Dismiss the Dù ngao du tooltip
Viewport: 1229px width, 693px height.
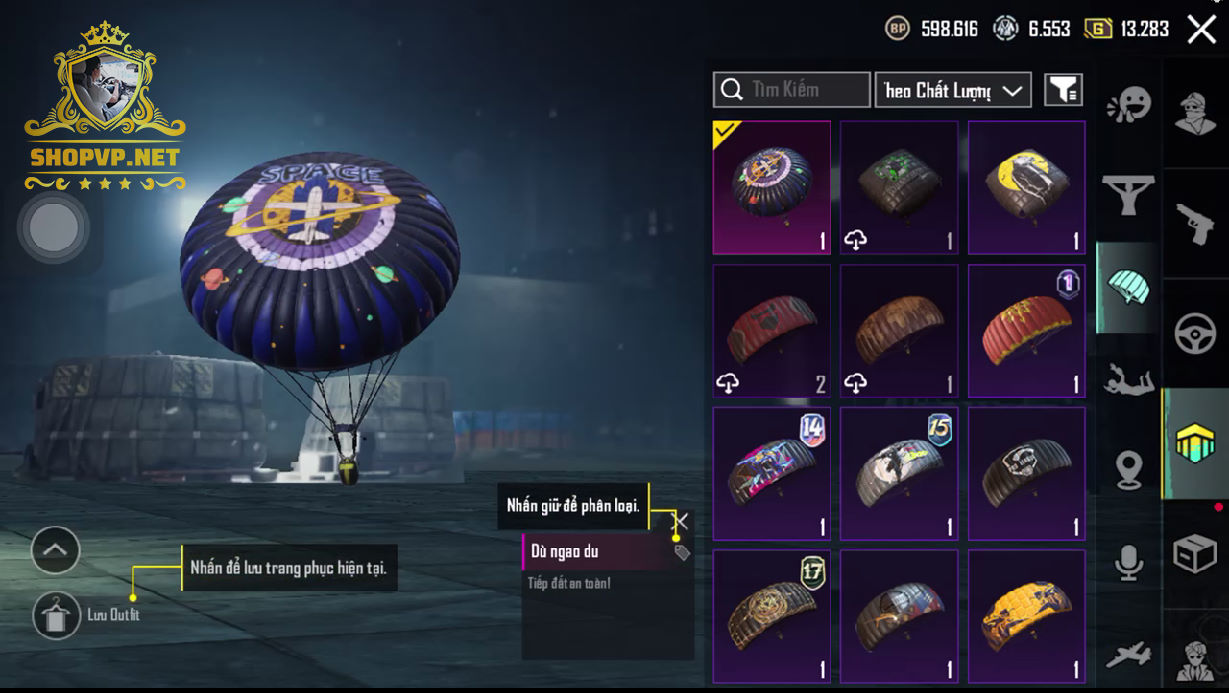681,521
